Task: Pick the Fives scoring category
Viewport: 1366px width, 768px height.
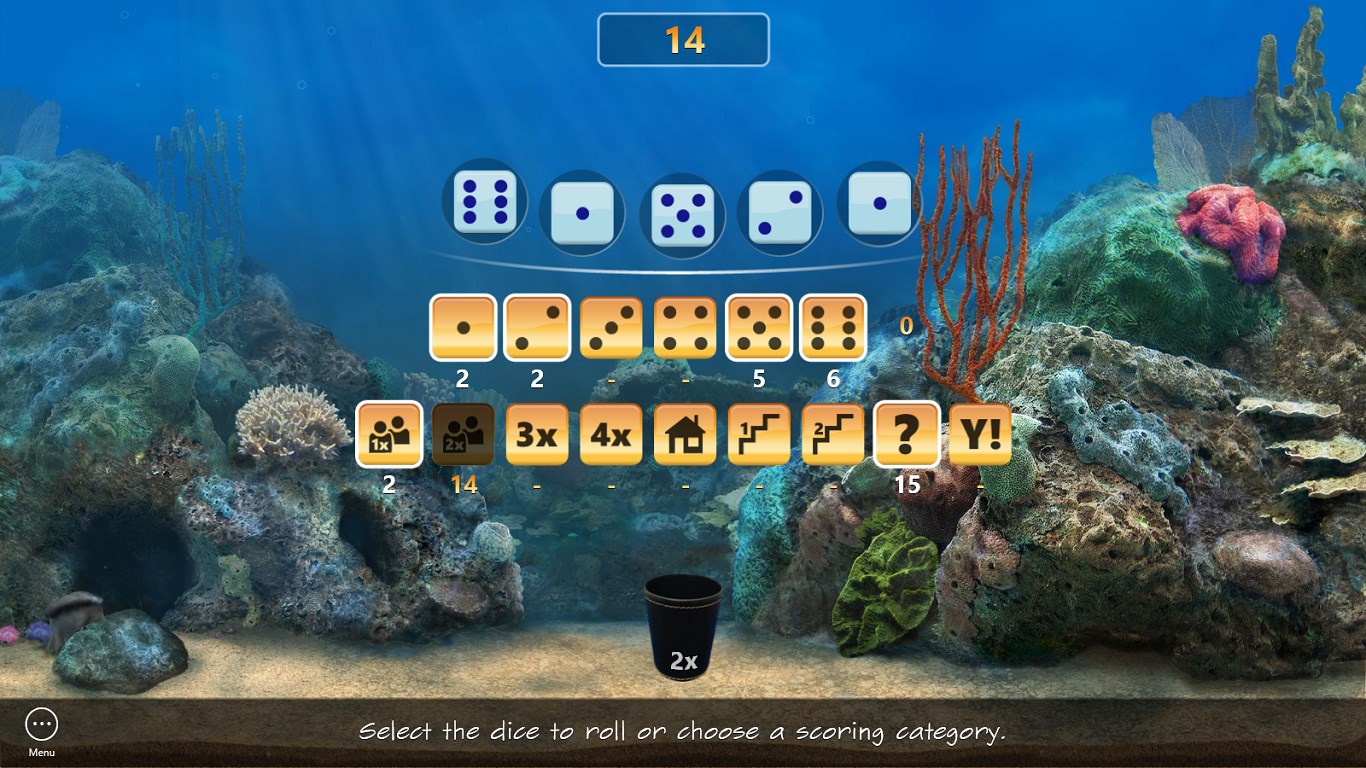Action: 759,327
